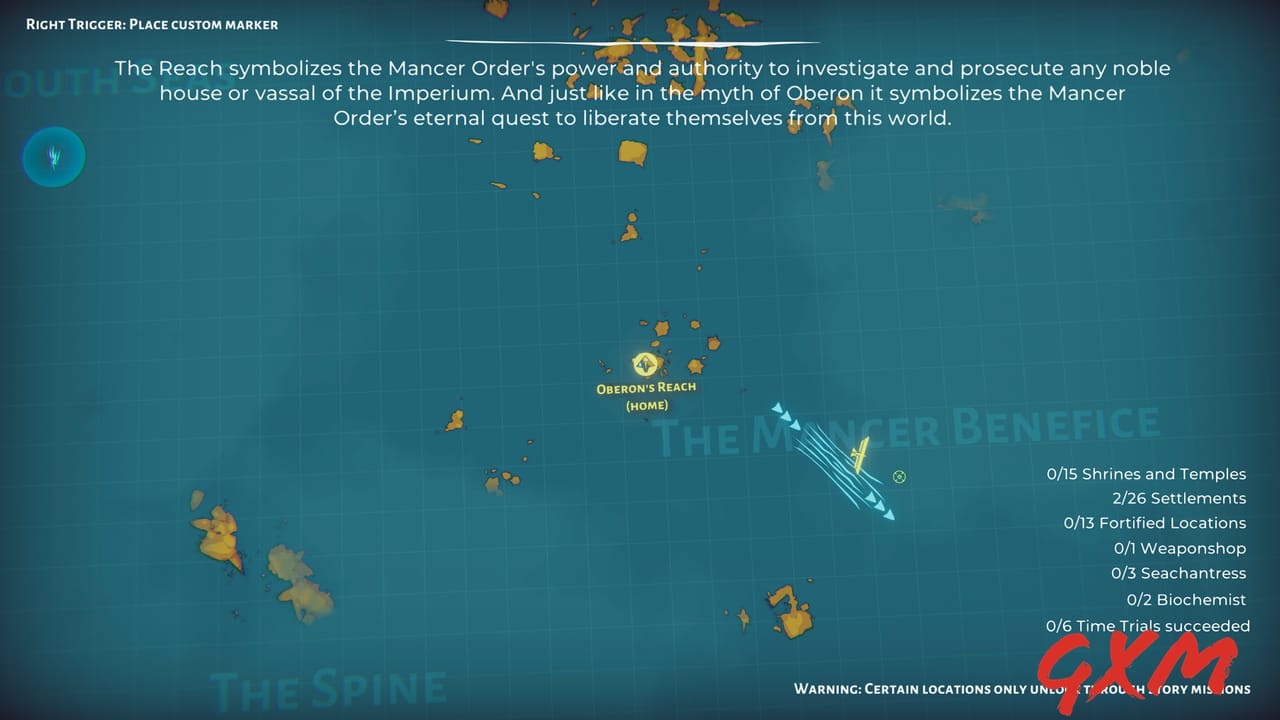1280x720 pixels.
Task: Click the teal emblem icon in the top-left corner
Action: tap(53, 156)
